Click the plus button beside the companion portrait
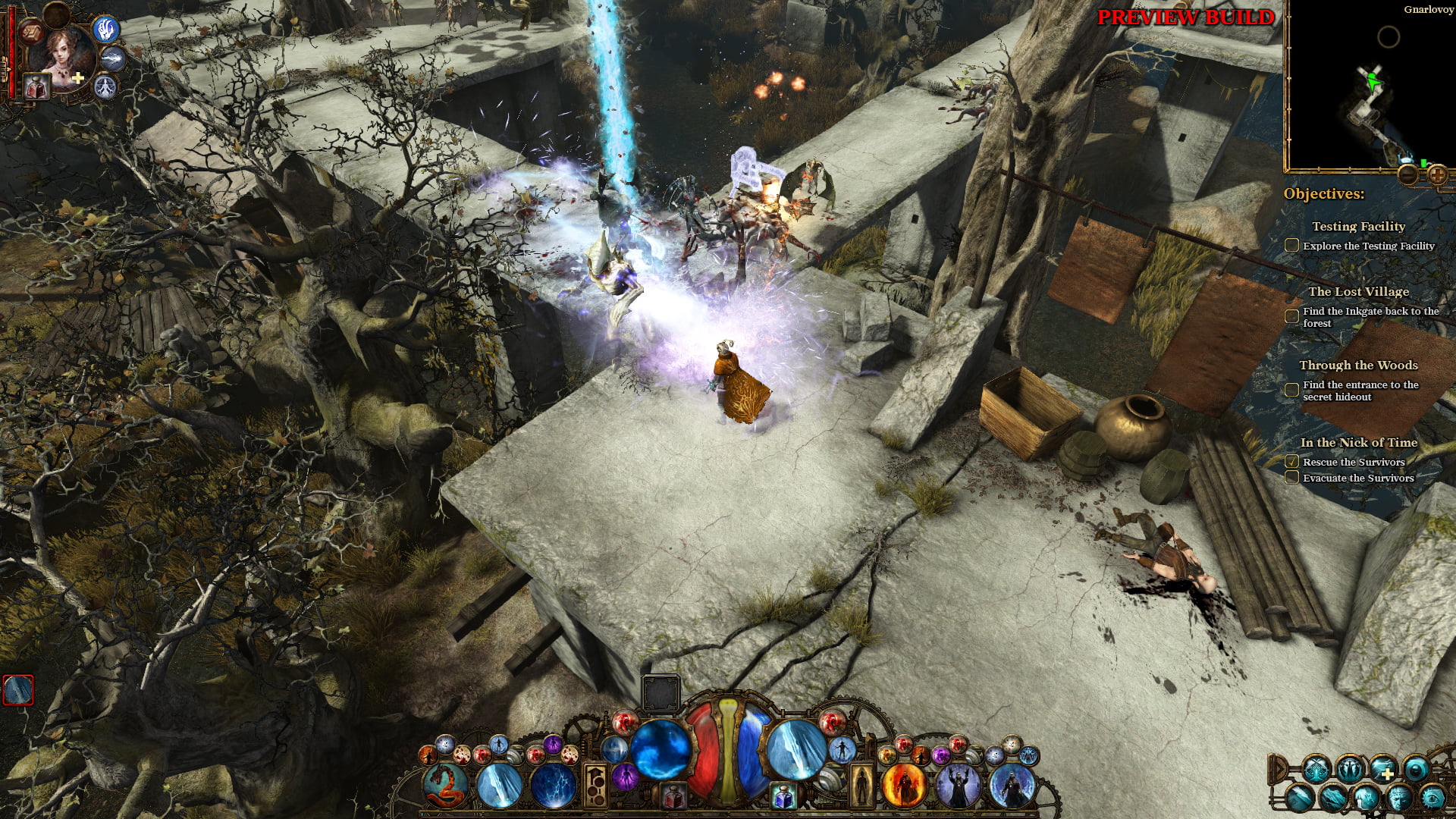Image resolution: width=1456 pixels, height=819 pixels. [77, 77]
